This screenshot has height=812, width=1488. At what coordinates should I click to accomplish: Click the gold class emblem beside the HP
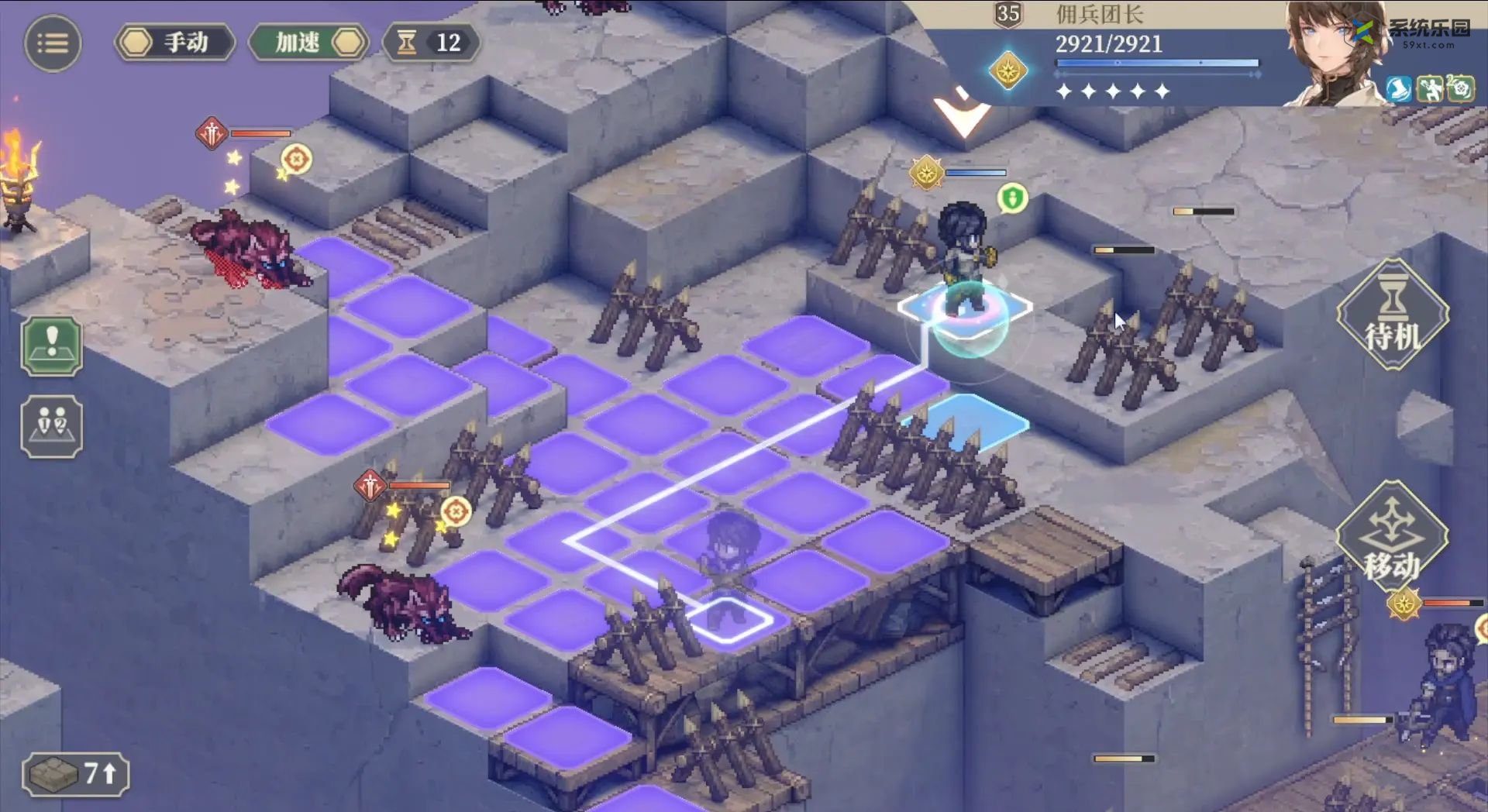pyautogui.click(x=1008, y=71)
